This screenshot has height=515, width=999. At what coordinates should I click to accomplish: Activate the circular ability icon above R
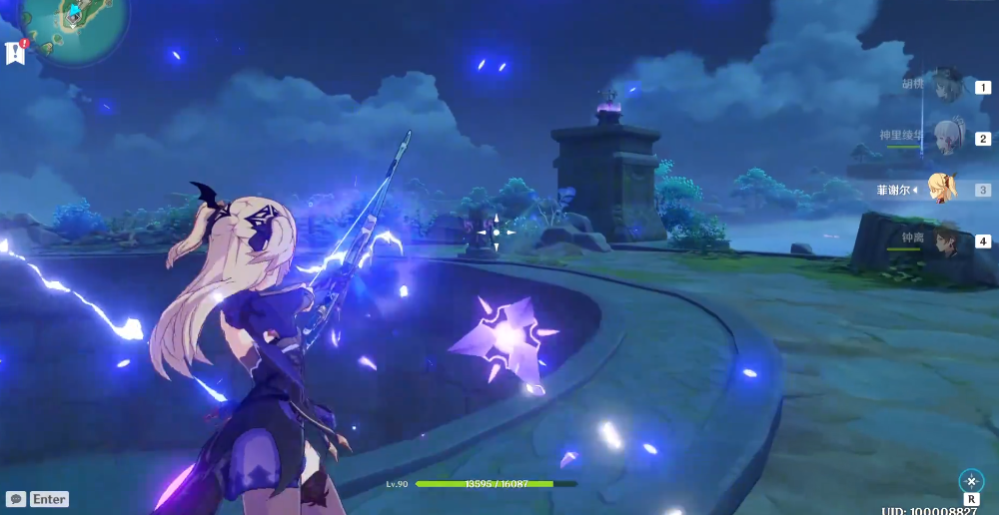pos(971,481)
